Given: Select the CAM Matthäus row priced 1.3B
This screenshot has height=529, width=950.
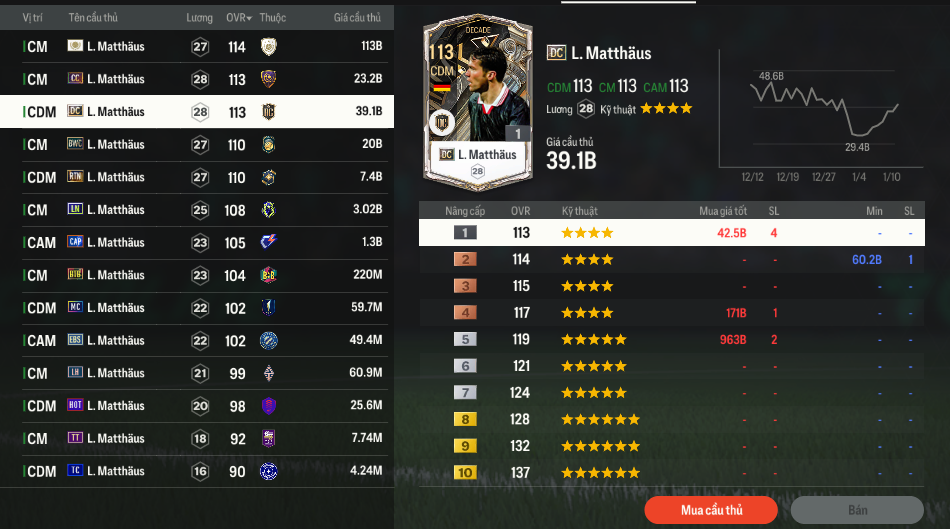Looking at the screenshot, I should (x=197, y=243).
